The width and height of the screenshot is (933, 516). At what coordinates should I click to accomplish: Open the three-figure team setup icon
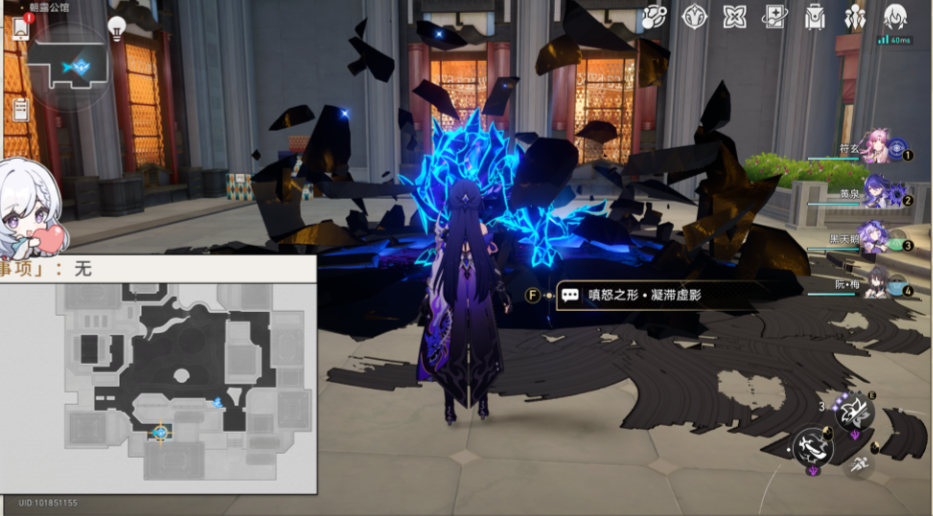pos(855,17)
